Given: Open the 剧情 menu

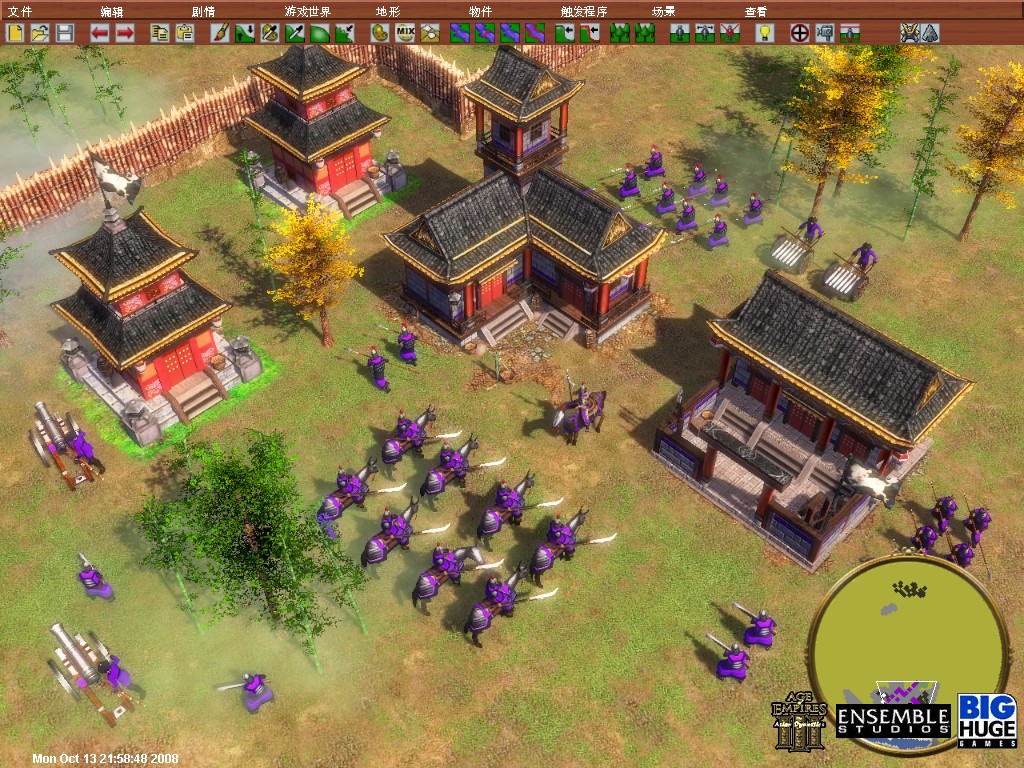Looking at the screenshot, I should pos(203,11).
